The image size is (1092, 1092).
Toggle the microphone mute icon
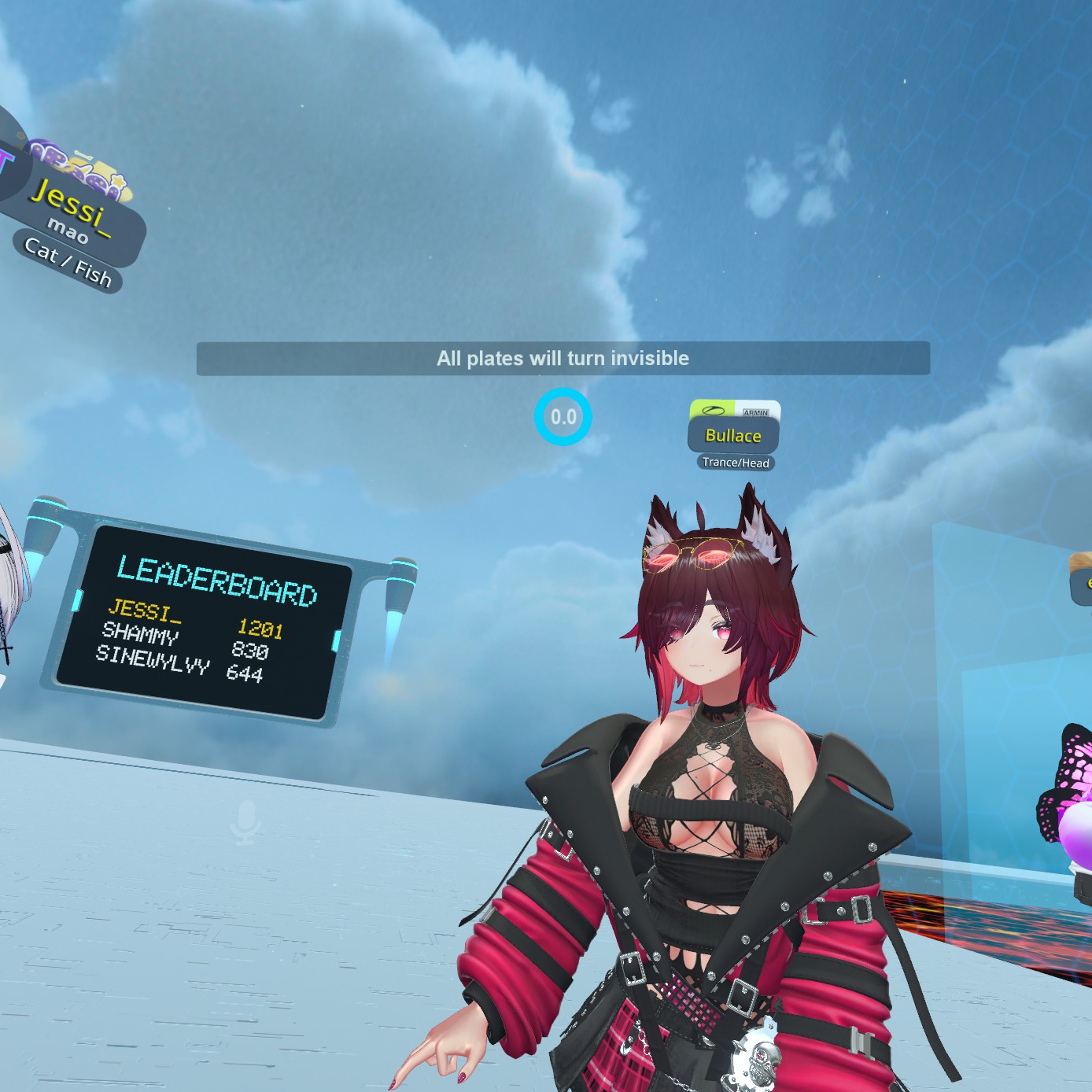coord(246,821)
